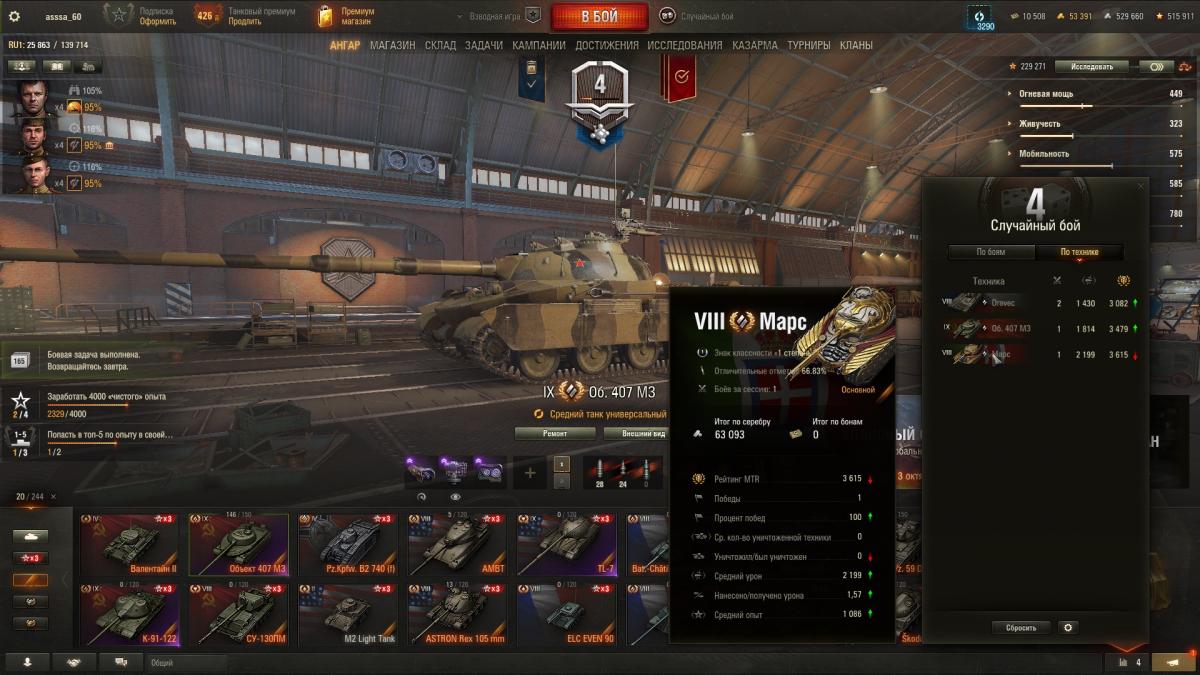Start battle with the В БОЙ button
Image resolution: width=1200 pixels, height=675 pixels.
(598, 17)
